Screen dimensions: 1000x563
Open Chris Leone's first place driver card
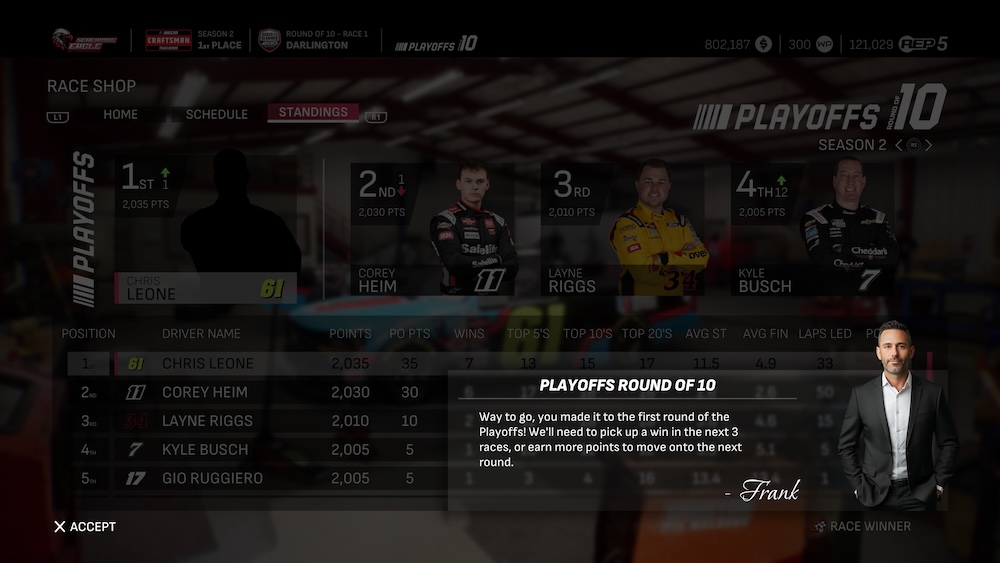(x=206, y=230)
